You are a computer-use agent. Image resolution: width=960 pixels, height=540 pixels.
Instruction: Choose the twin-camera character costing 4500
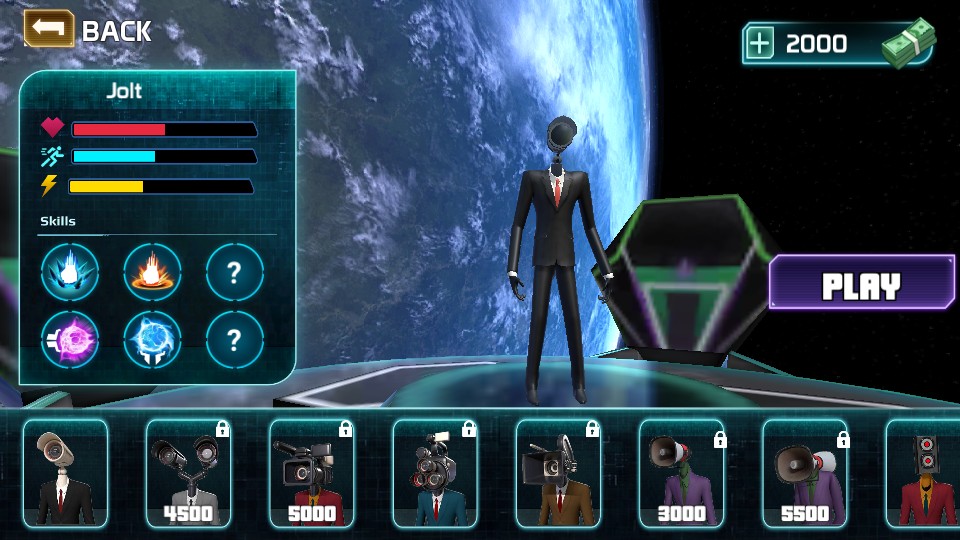pyautogui.click(x=188, y=473)
